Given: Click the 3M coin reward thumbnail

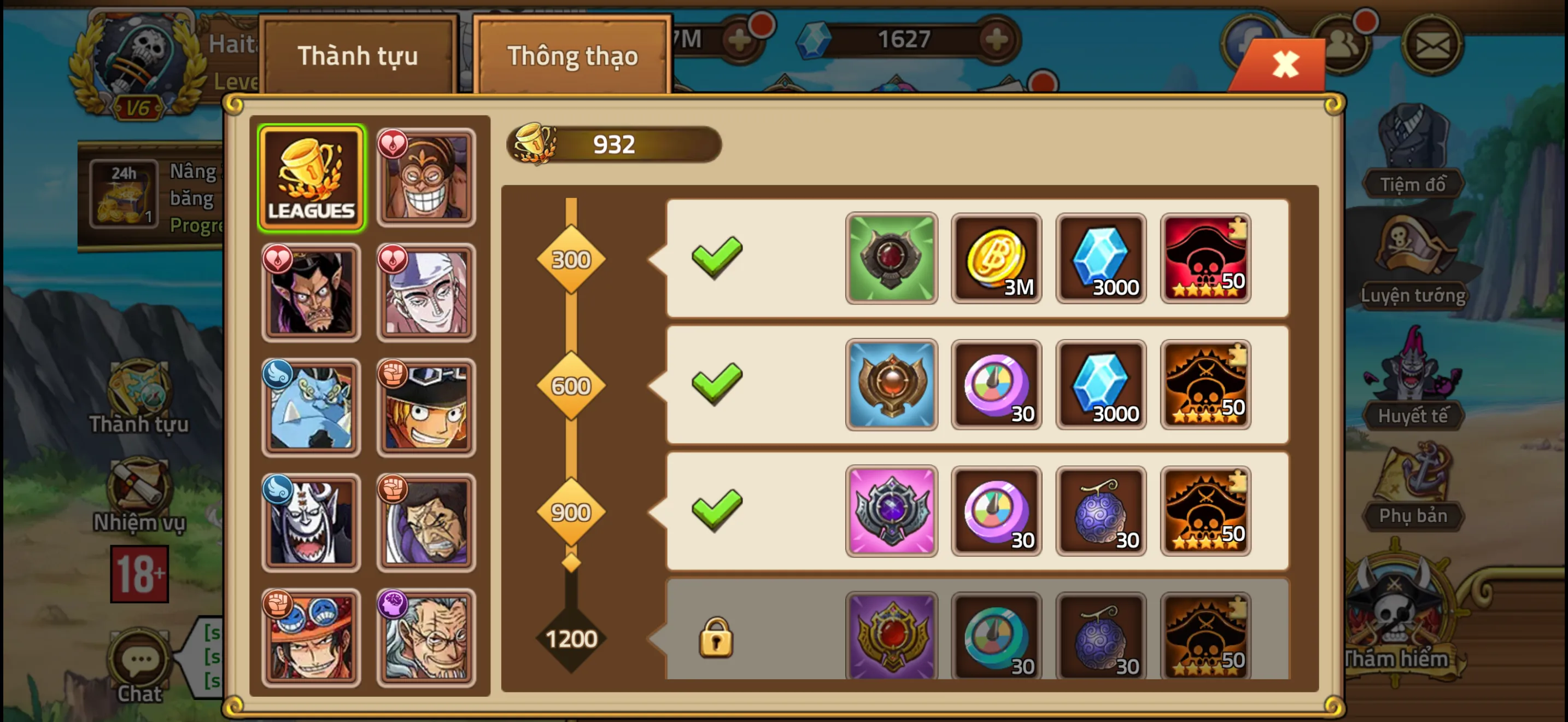Looking at the screenshot, I should 996,259.
